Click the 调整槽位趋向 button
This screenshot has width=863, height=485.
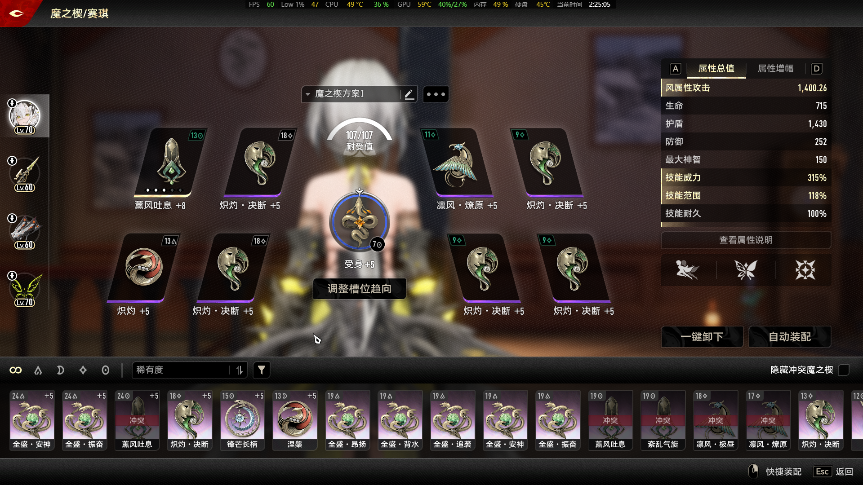[359, 289]
